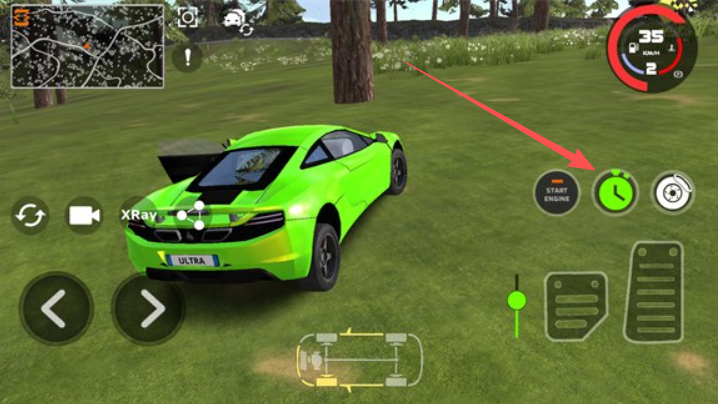
Task: Change view with the video camera button
Action: click(85, 215)
